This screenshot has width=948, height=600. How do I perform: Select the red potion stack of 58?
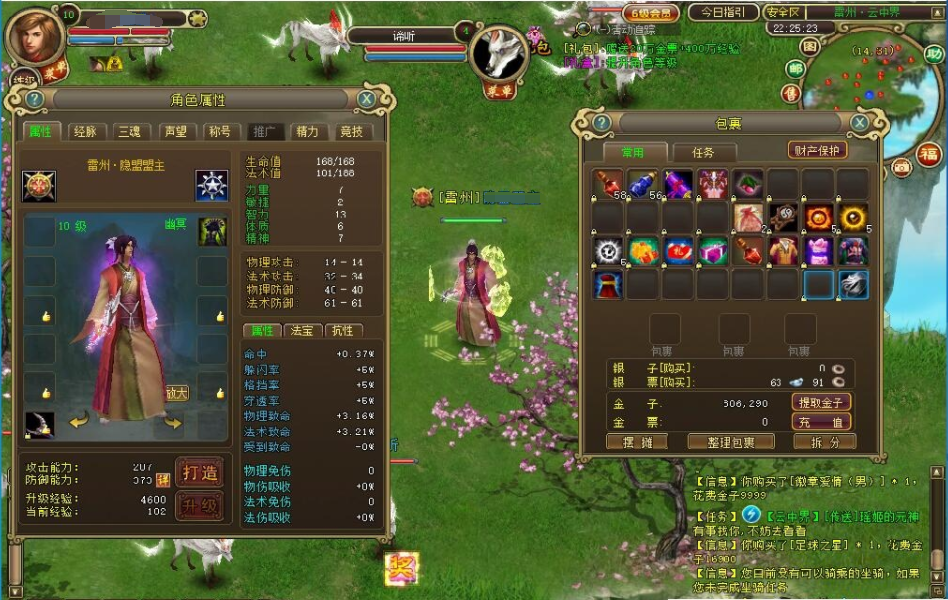608,185
